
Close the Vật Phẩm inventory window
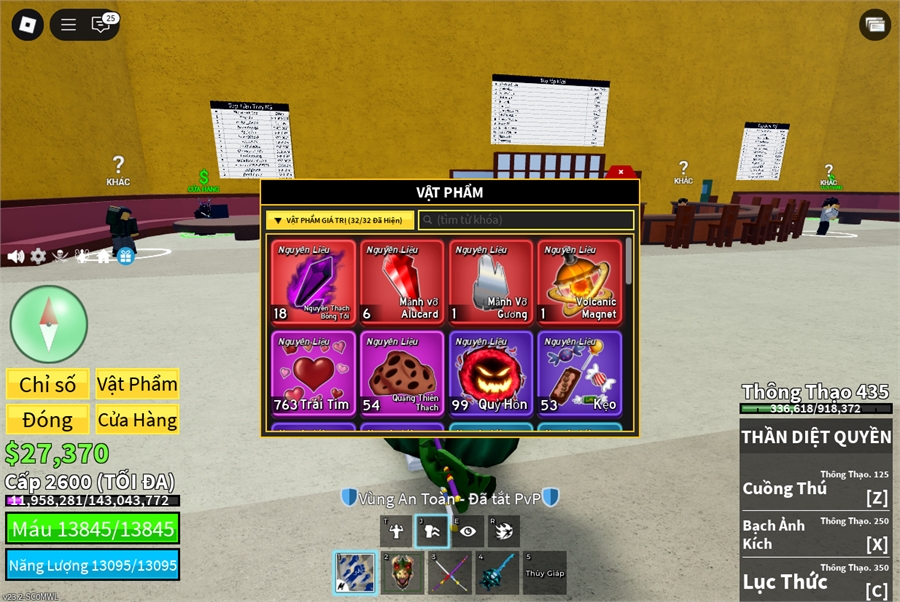(x=621, y=172)
